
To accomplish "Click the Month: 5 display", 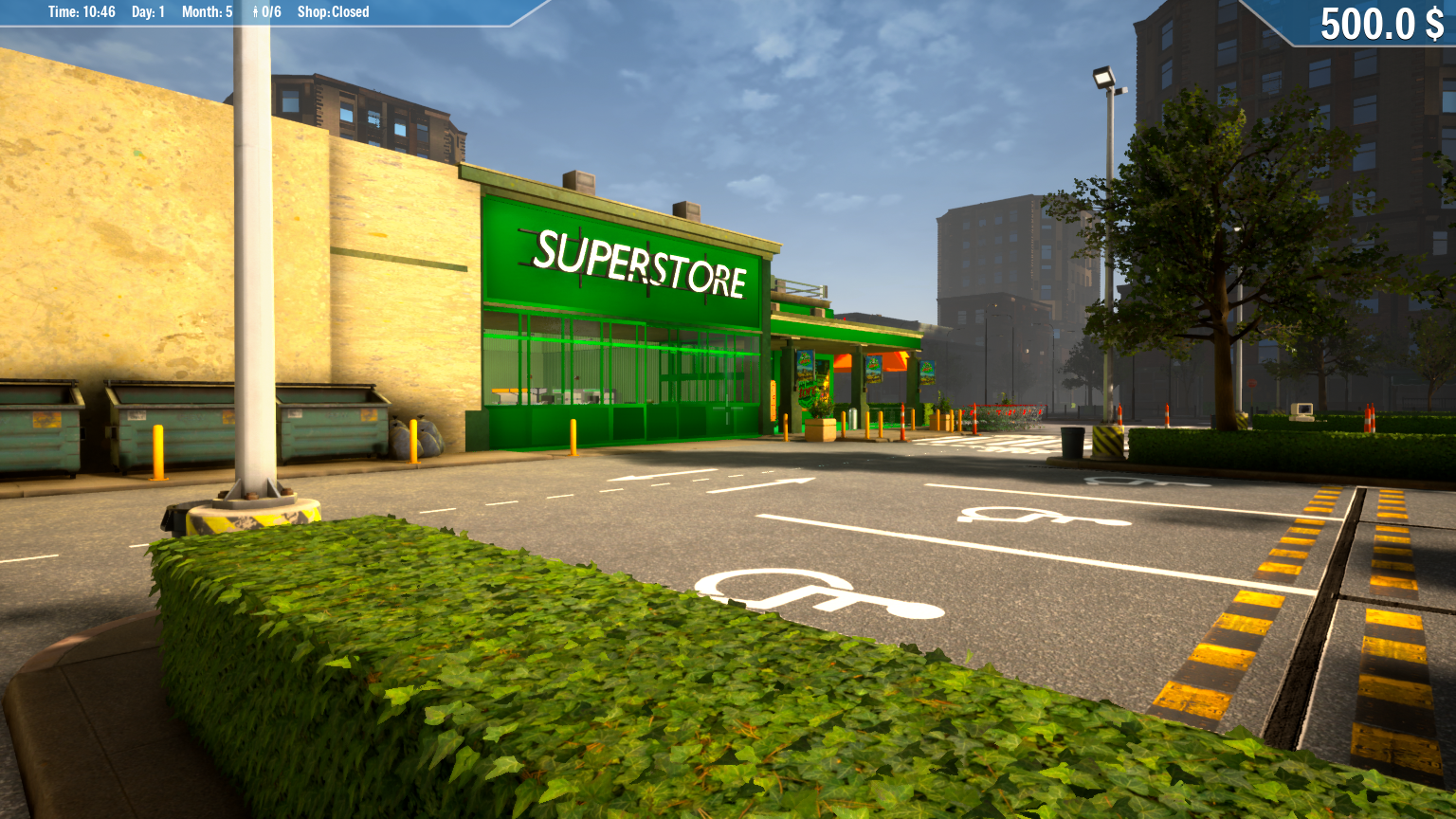I will (x=206, y=11).
